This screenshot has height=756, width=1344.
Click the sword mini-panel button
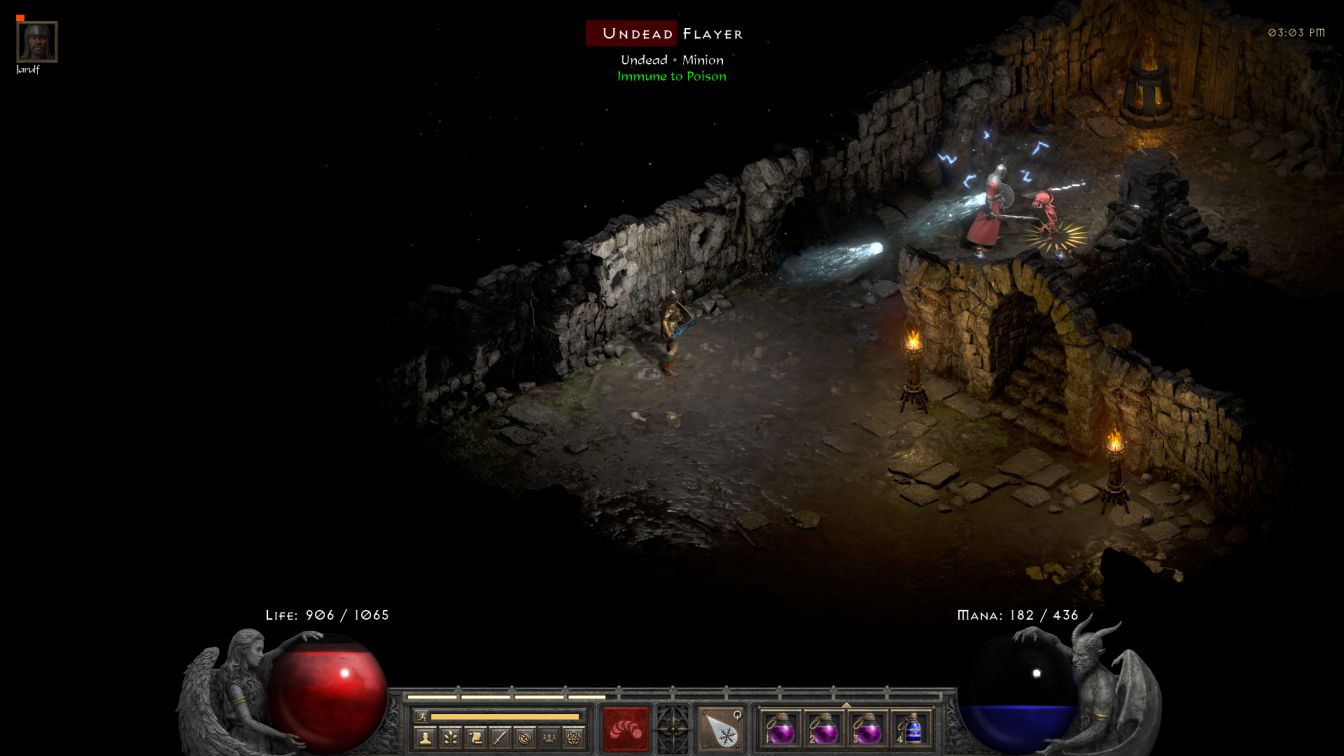point(500,738)
